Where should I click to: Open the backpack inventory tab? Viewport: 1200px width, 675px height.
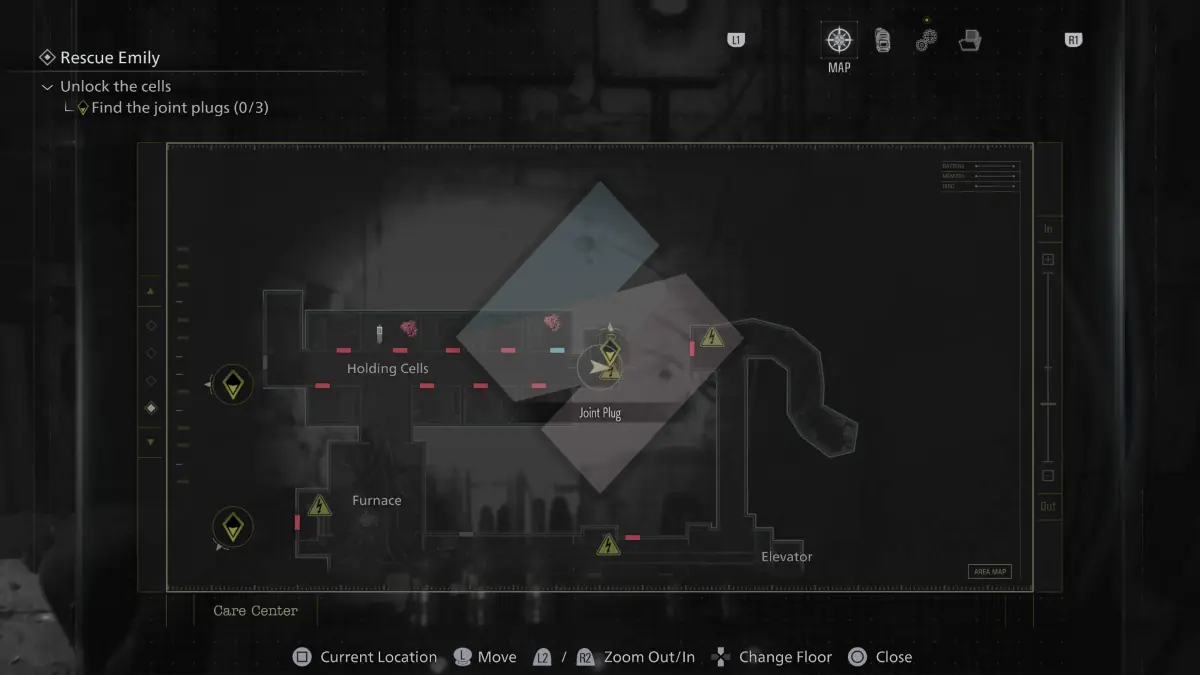883,40
